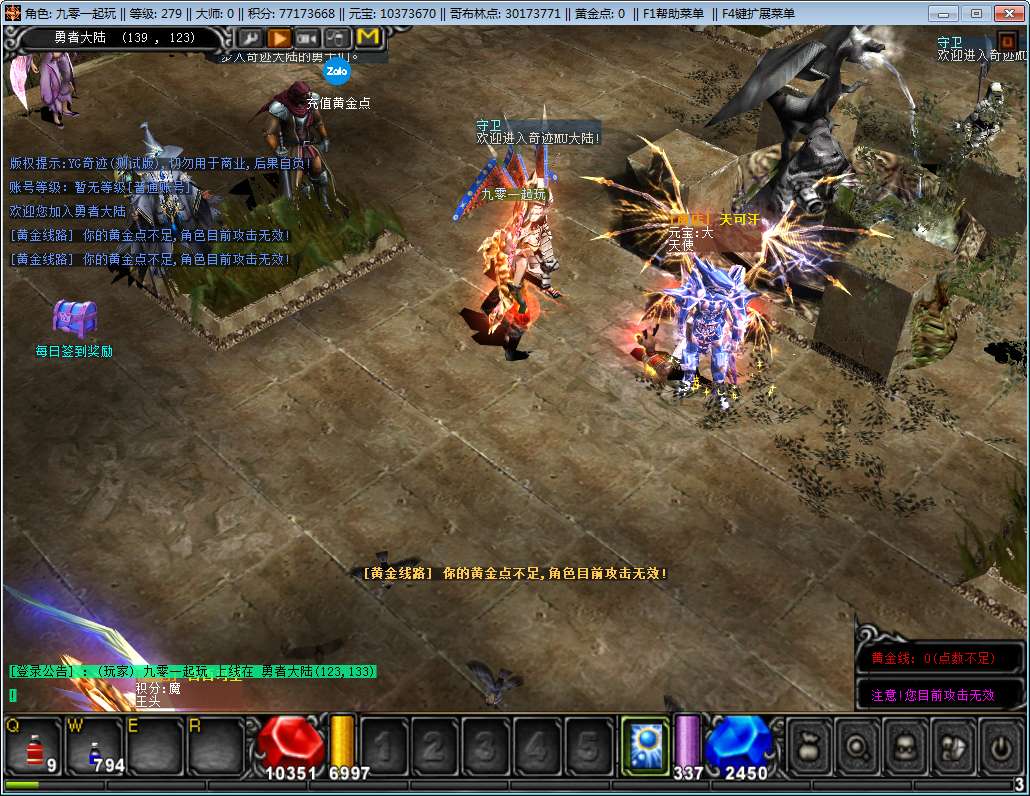Select the active blue orb skill icon
This screenshot has width=1030, height=796.
pyautogui.click(x=645, y=746)
